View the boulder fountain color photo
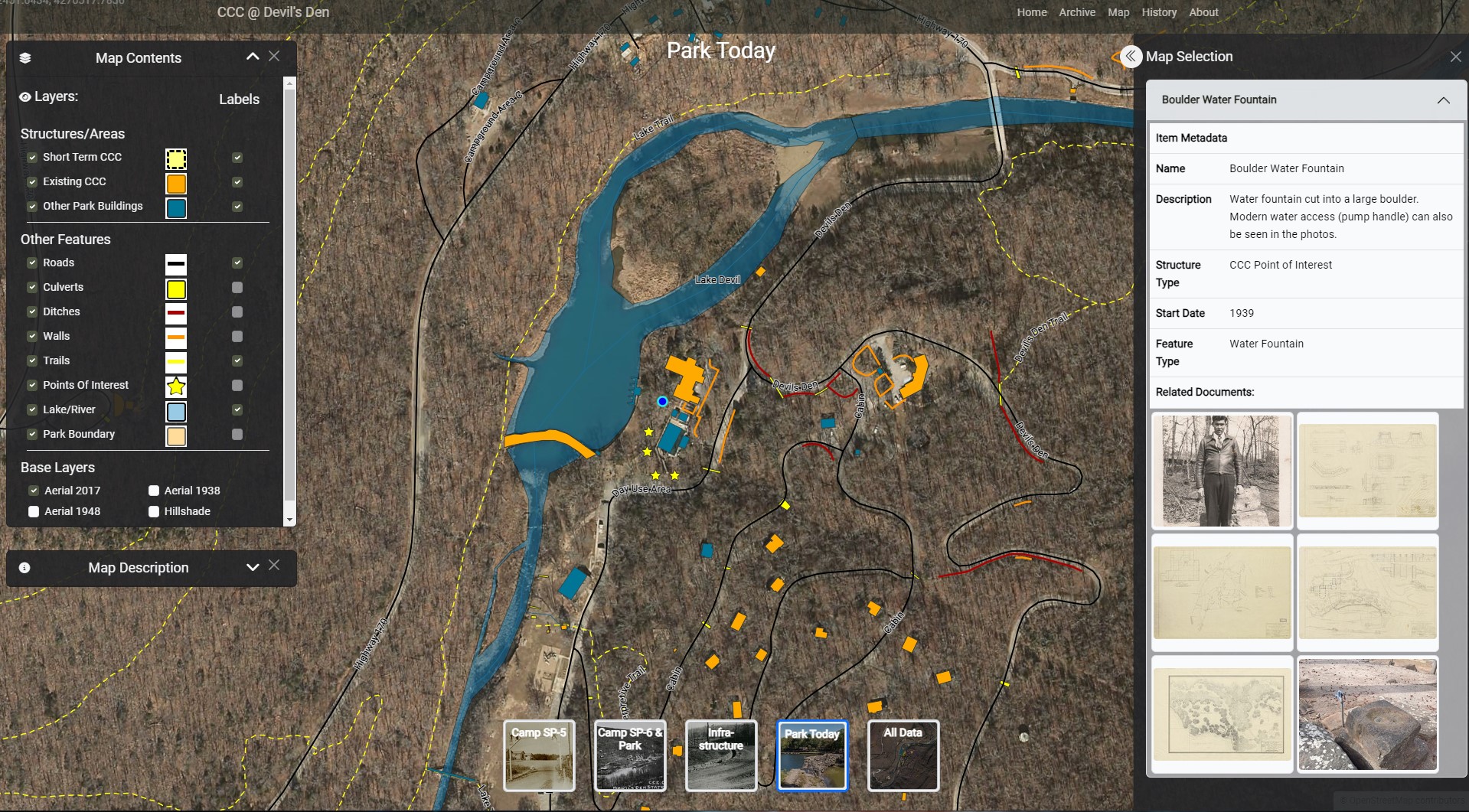This screenshot has width=1469, height=812. click(1367, 714)
